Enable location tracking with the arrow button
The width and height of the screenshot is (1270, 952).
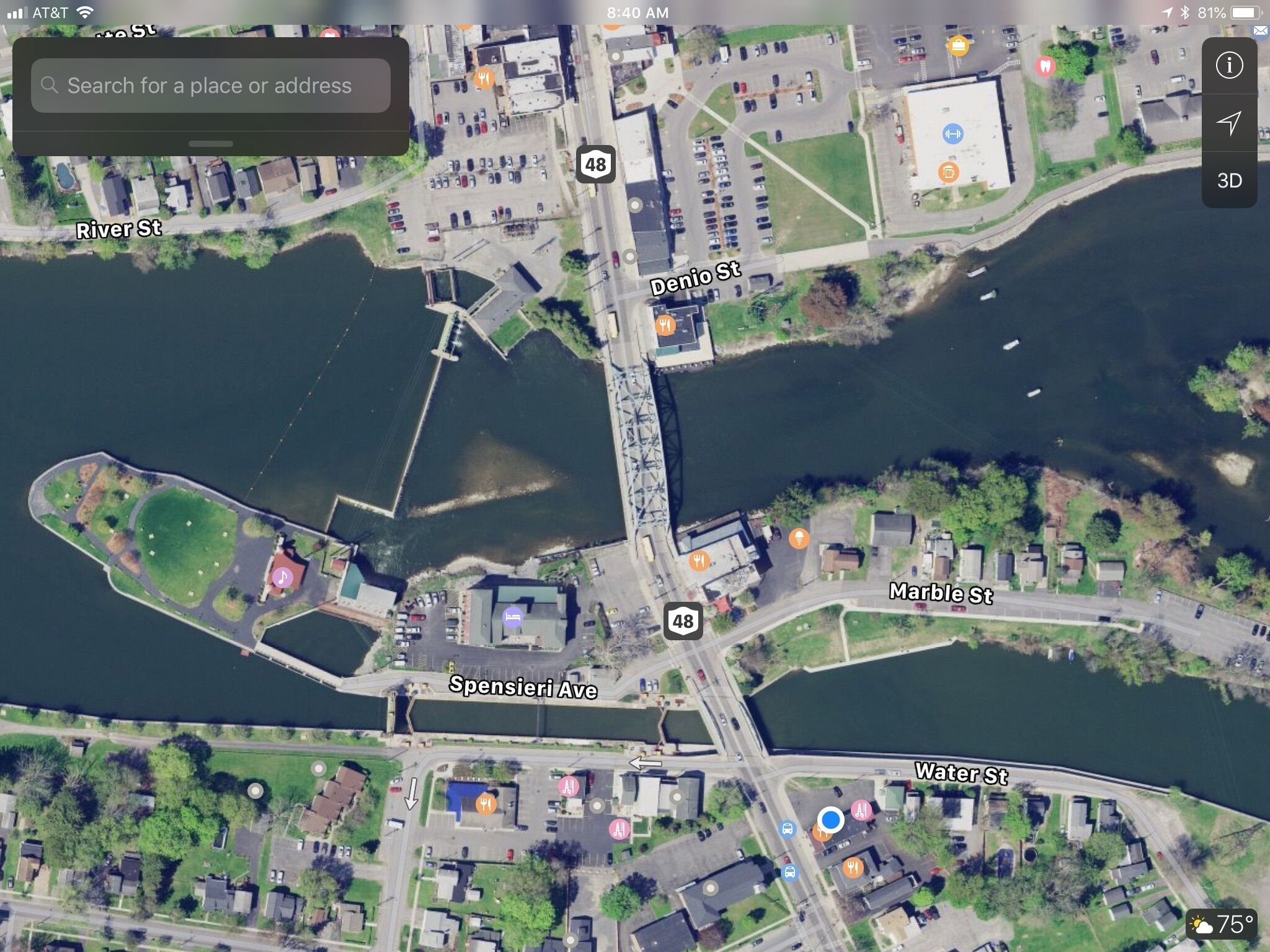[x=1231, y=123]
